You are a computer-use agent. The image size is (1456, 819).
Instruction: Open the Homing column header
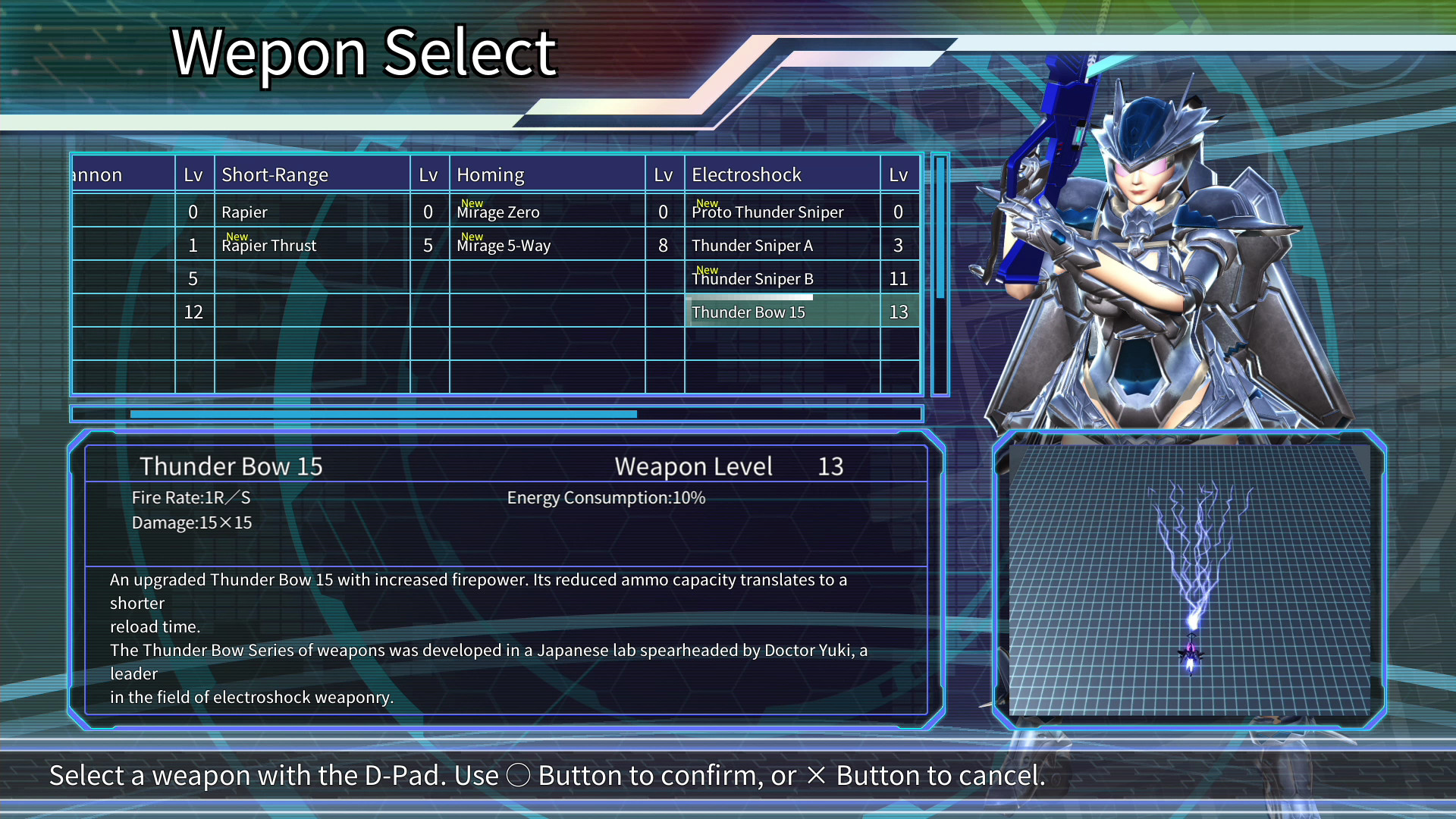tap(490, 174)
